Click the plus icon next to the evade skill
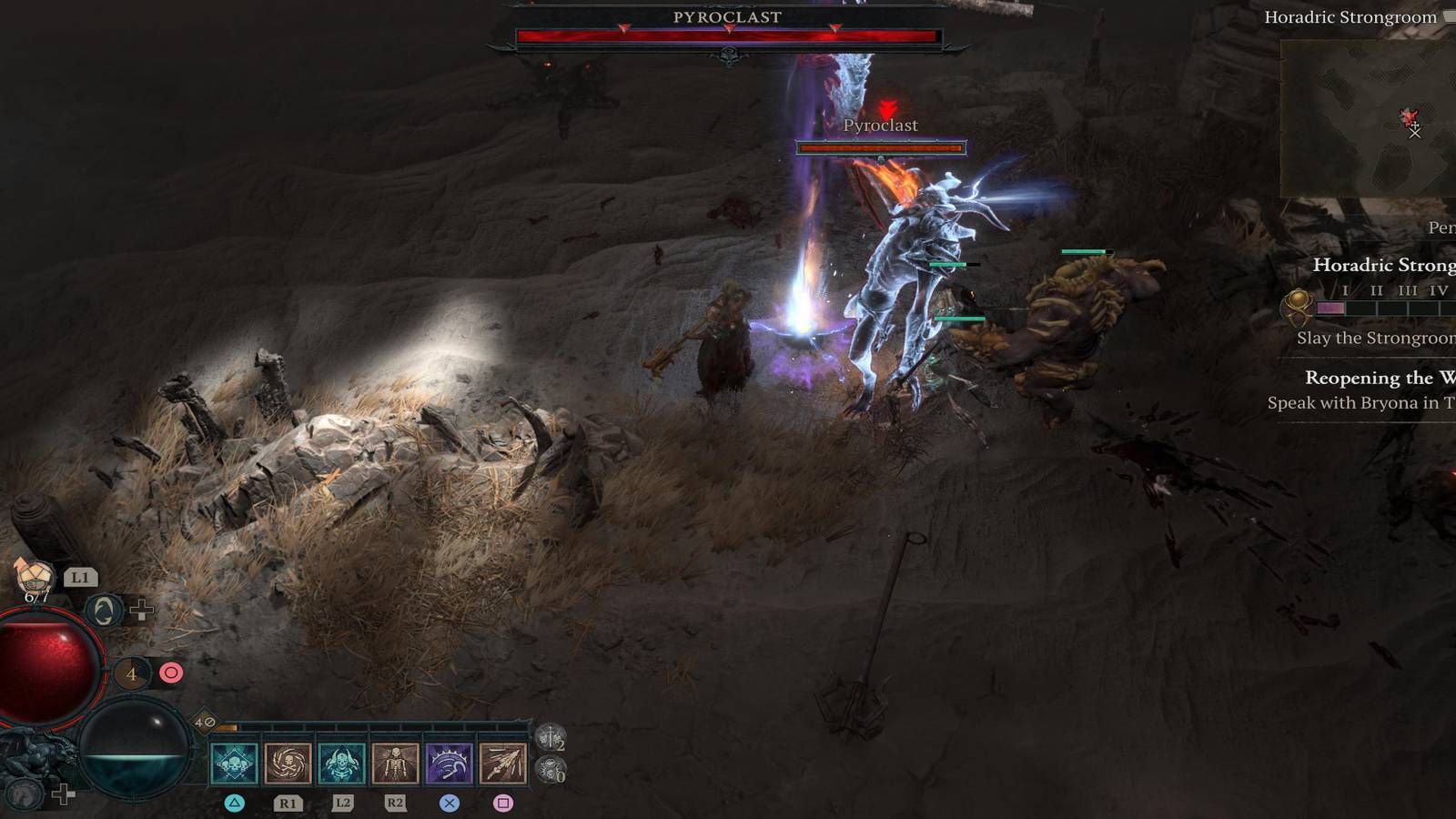 (x=140, y=608)
